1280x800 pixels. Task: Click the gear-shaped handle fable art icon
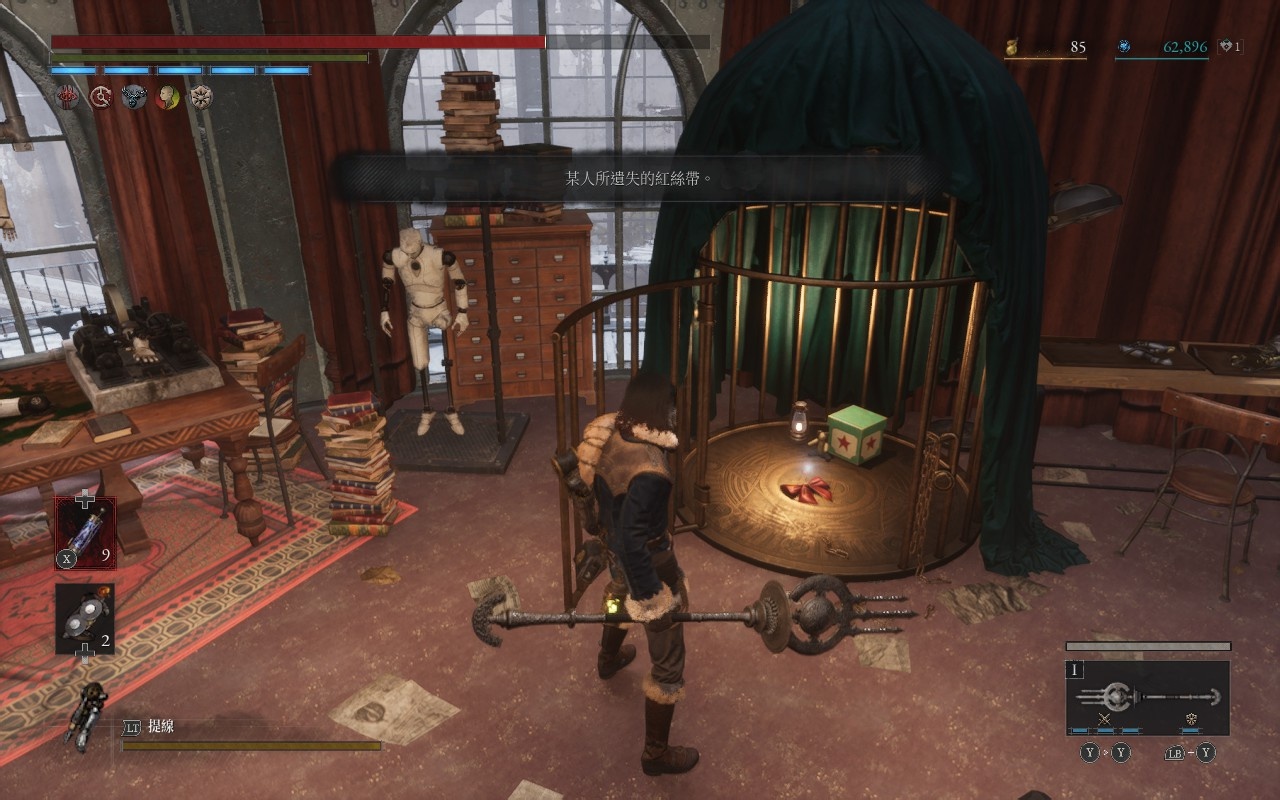point(1192,719)
